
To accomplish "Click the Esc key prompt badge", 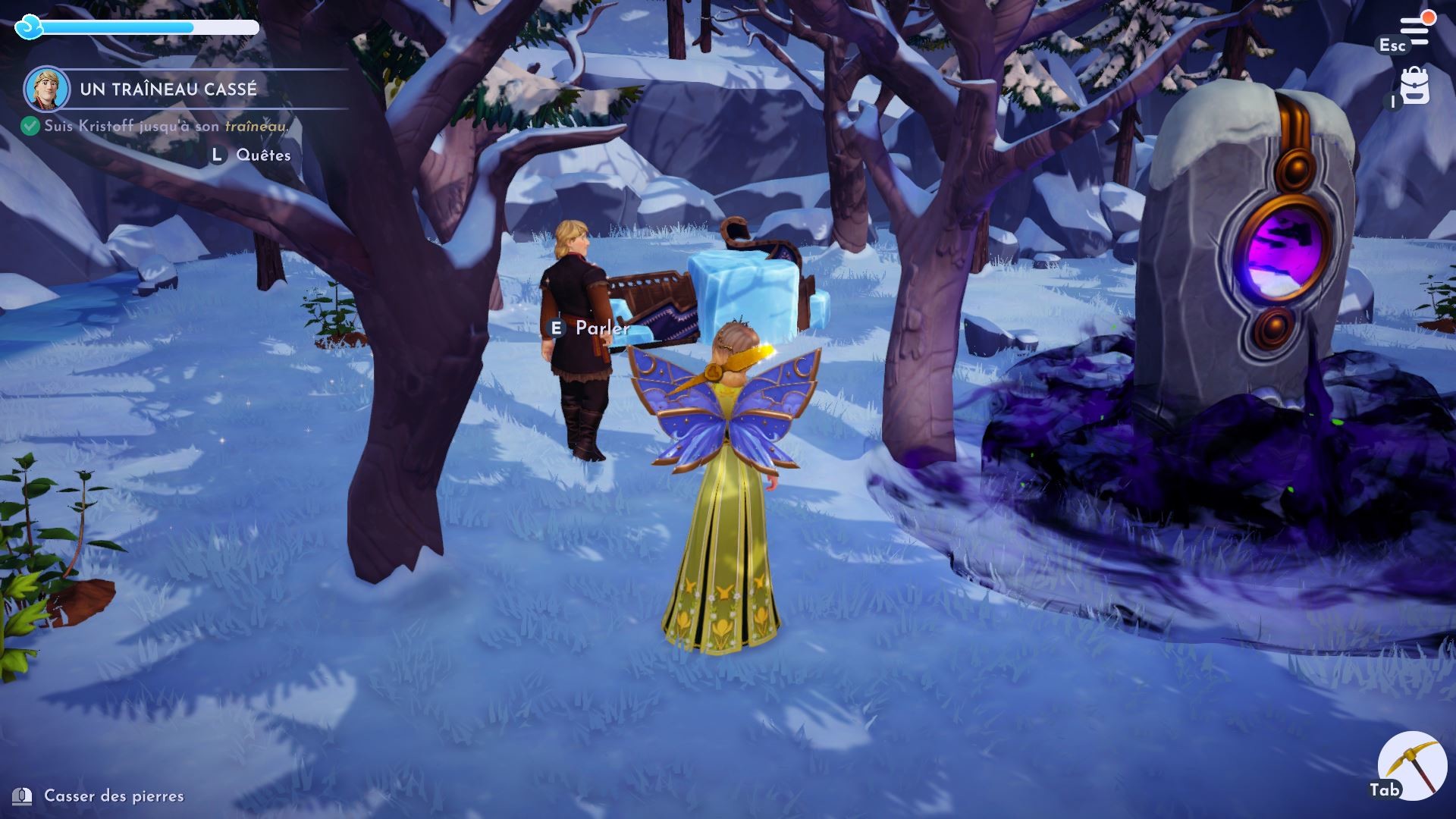I will tap(1394, 45).
